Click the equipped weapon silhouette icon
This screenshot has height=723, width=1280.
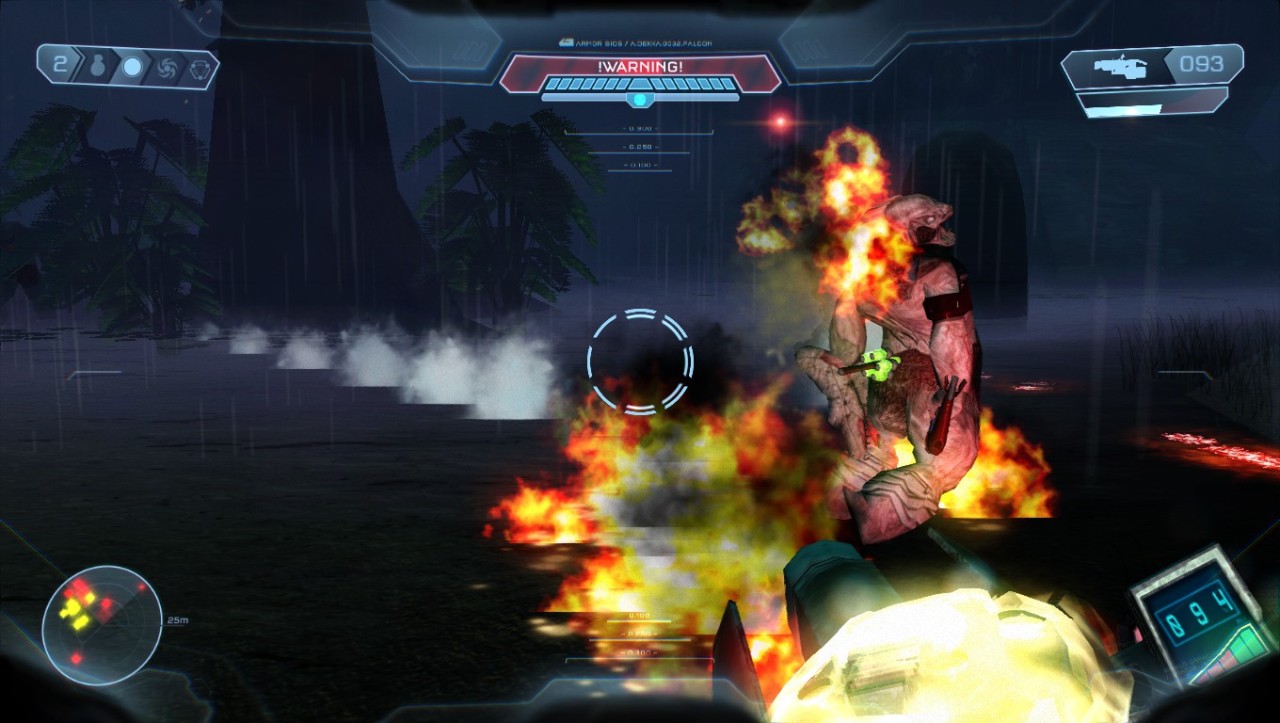pyautogui.click(x=1118, y=66)
